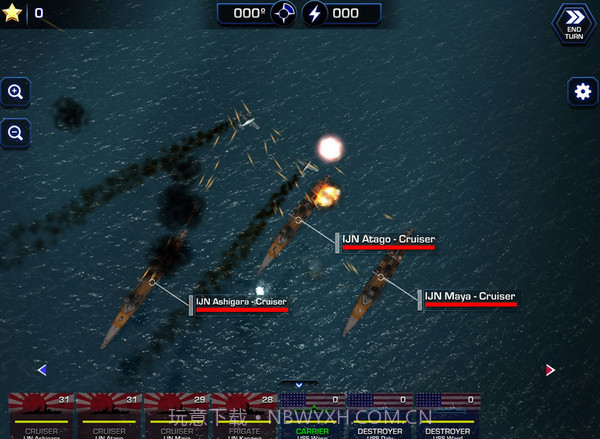The image size is (600, 439).
Task: Select the IJN Maya - Cruiser label
Action: click(x=470, y=297)
